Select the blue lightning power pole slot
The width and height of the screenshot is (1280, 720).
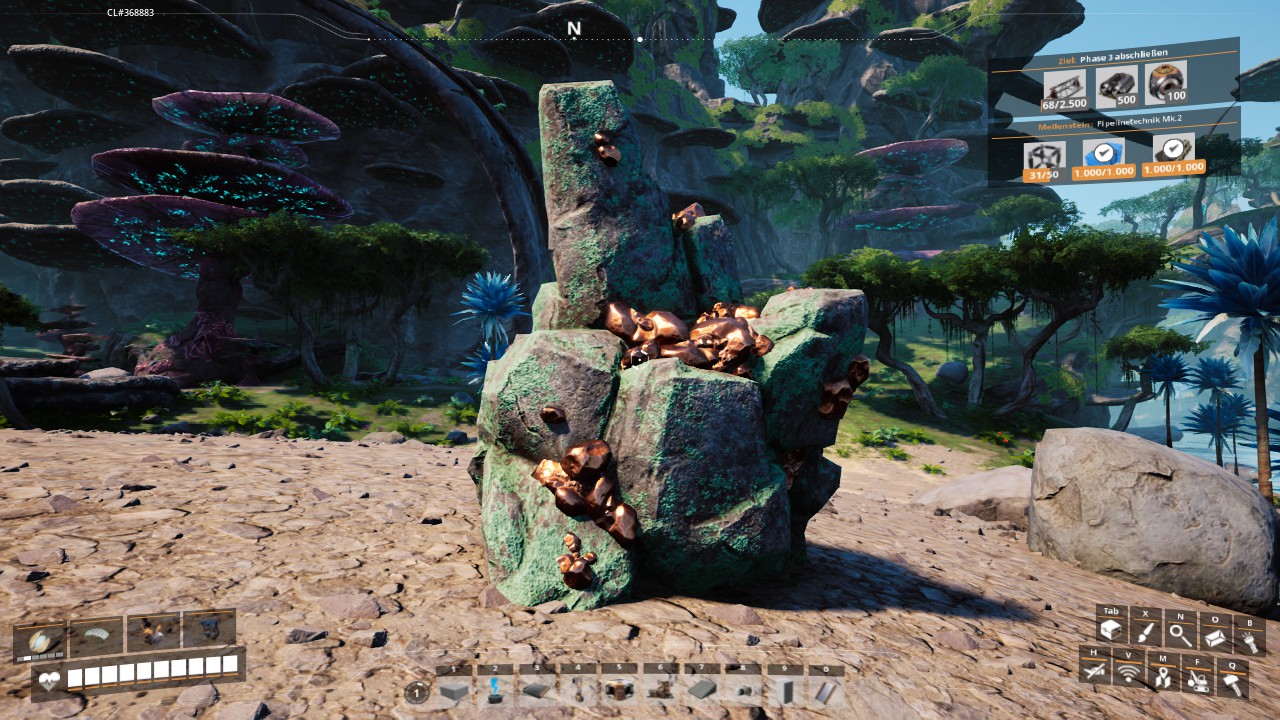pyautogui.click(x=495, y=690)
